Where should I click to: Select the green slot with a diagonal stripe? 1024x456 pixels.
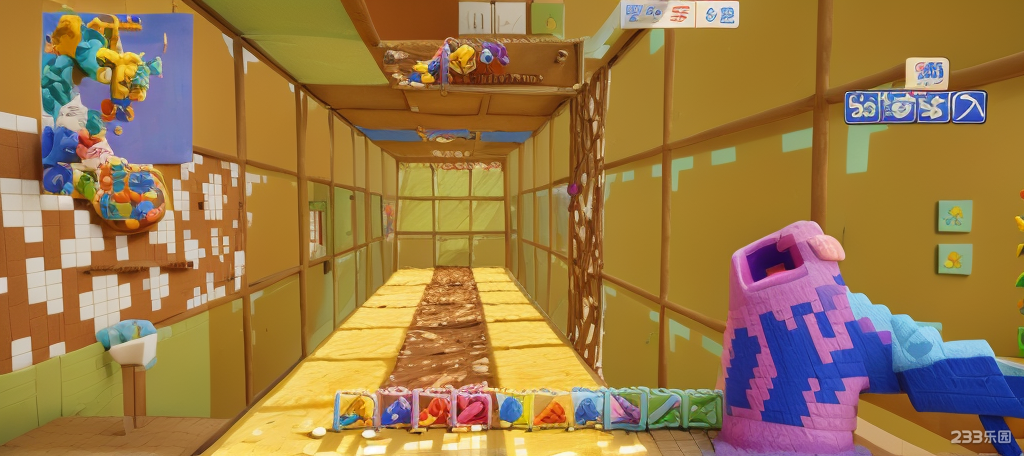[x=663, y=409]
